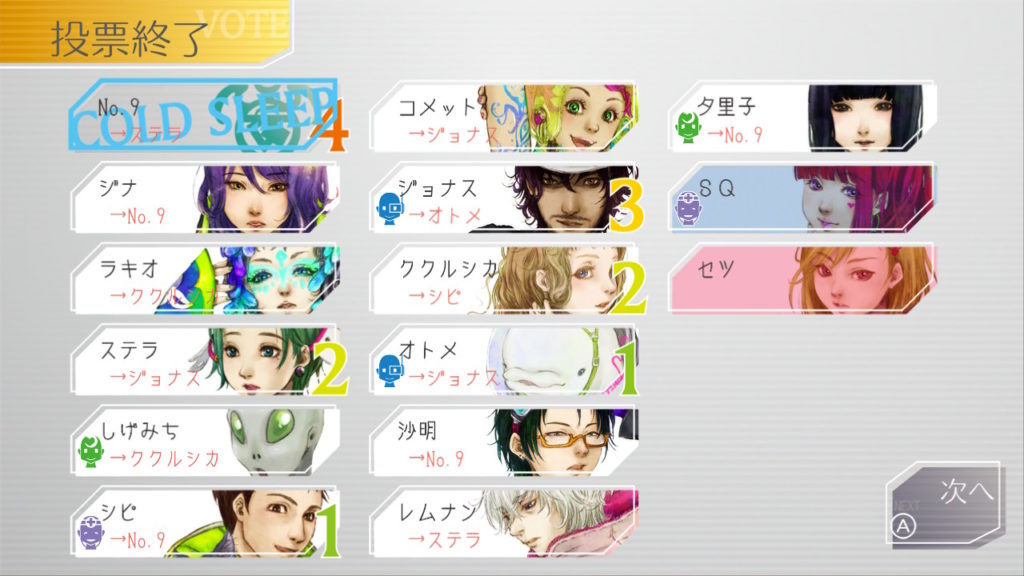The width and height of the screenshot is (1024, 576).
Task: Select ラキオ's character row
Action: [x=205, y=280]
